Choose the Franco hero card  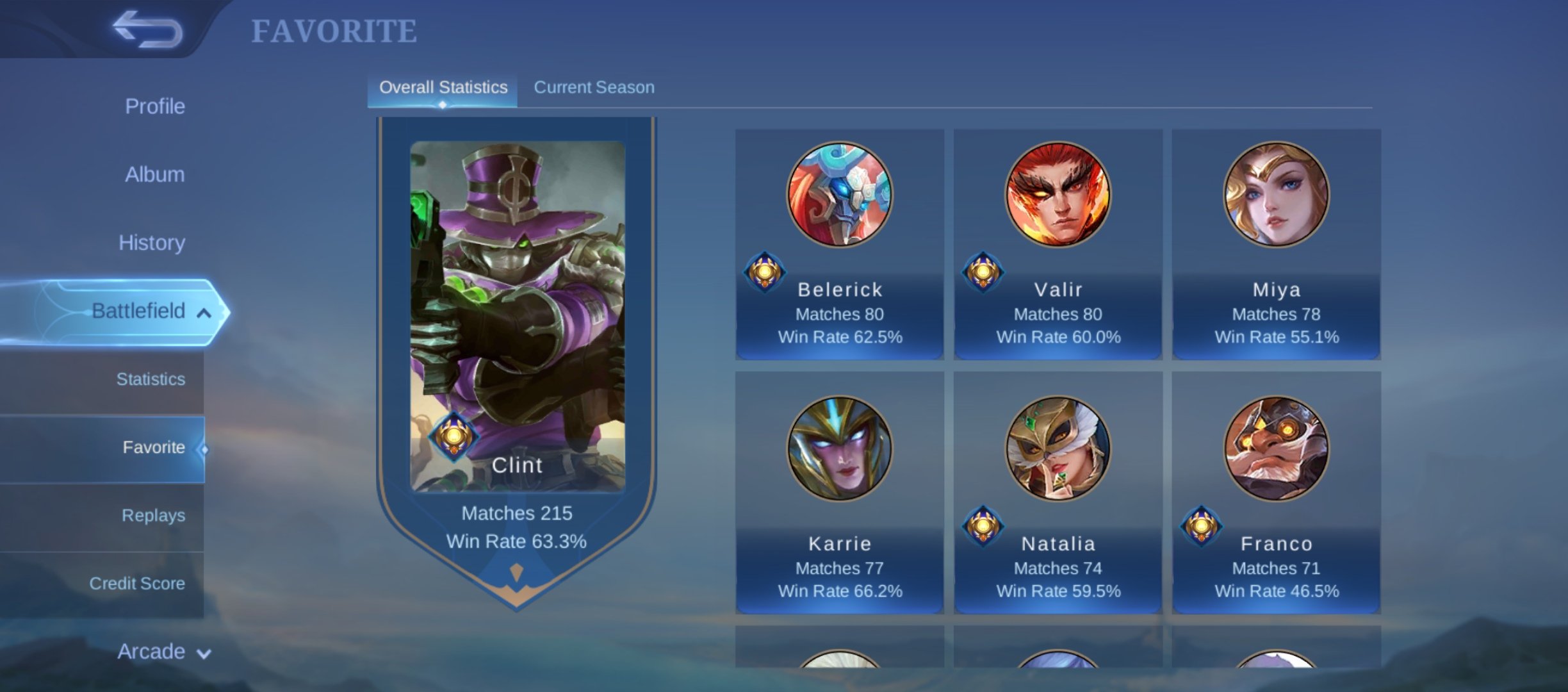tap(1276, 493)
